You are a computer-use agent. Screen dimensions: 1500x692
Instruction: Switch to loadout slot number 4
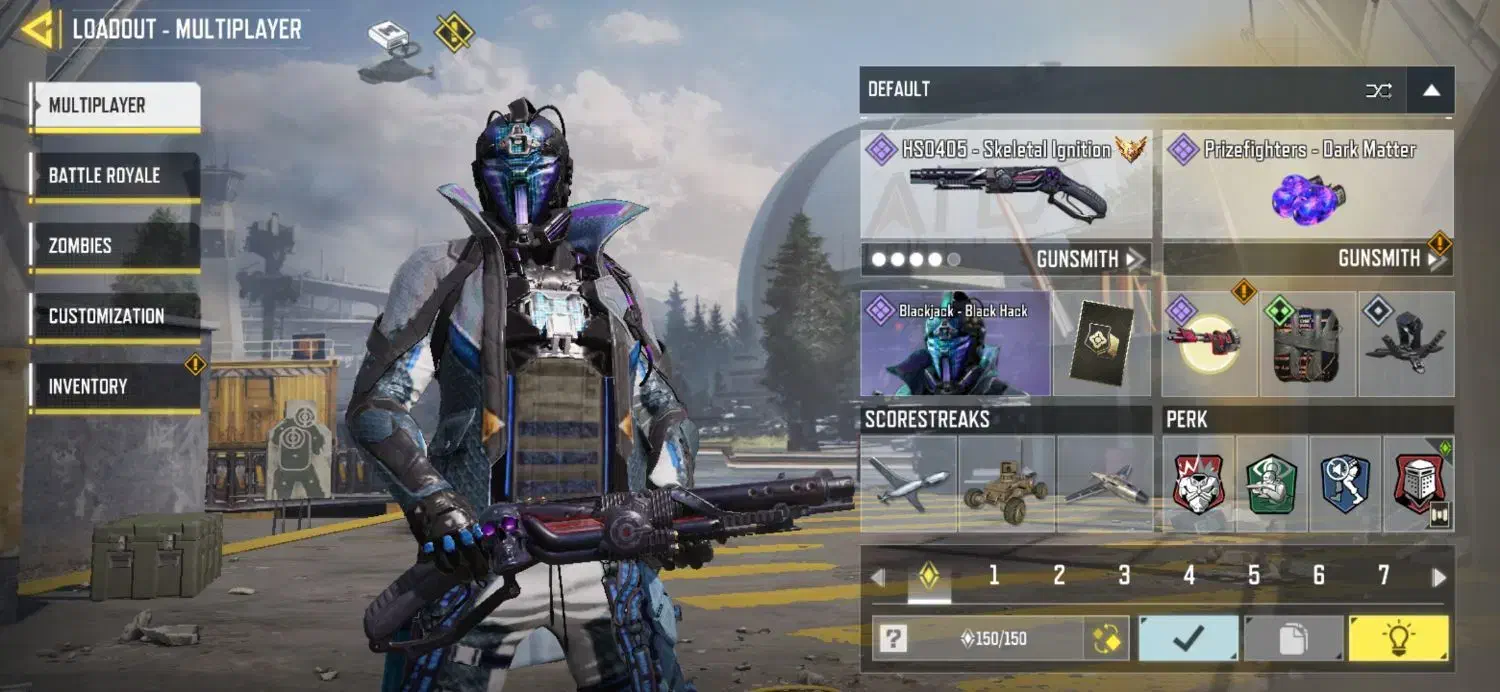pyautogui.click(x=1189, y=575)
